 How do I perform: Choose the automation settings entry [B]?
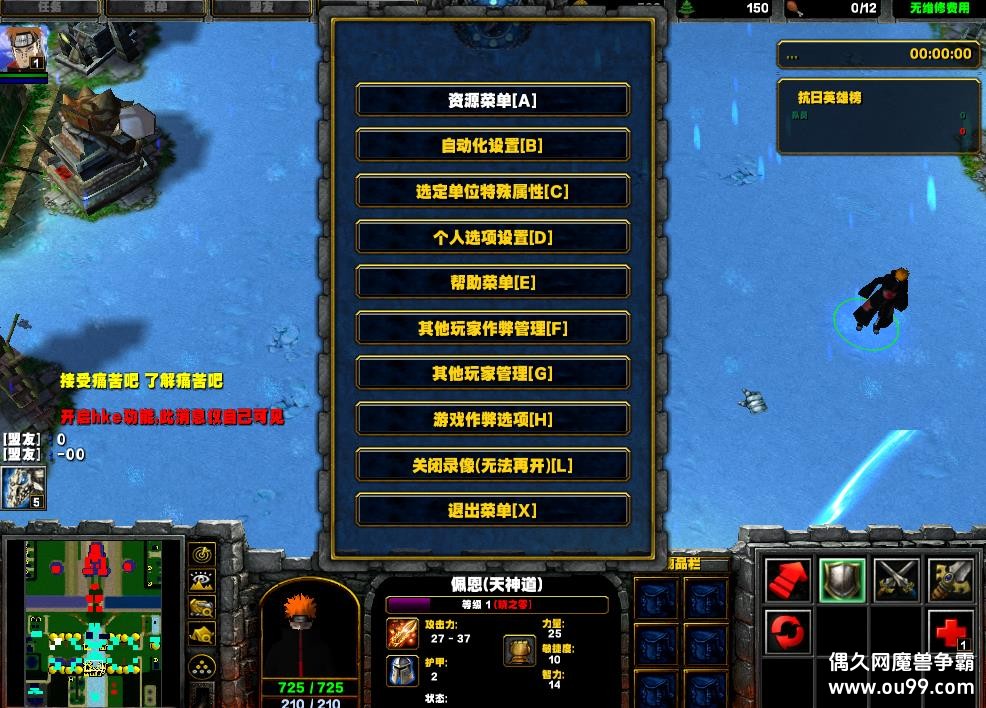click(492, 146)
